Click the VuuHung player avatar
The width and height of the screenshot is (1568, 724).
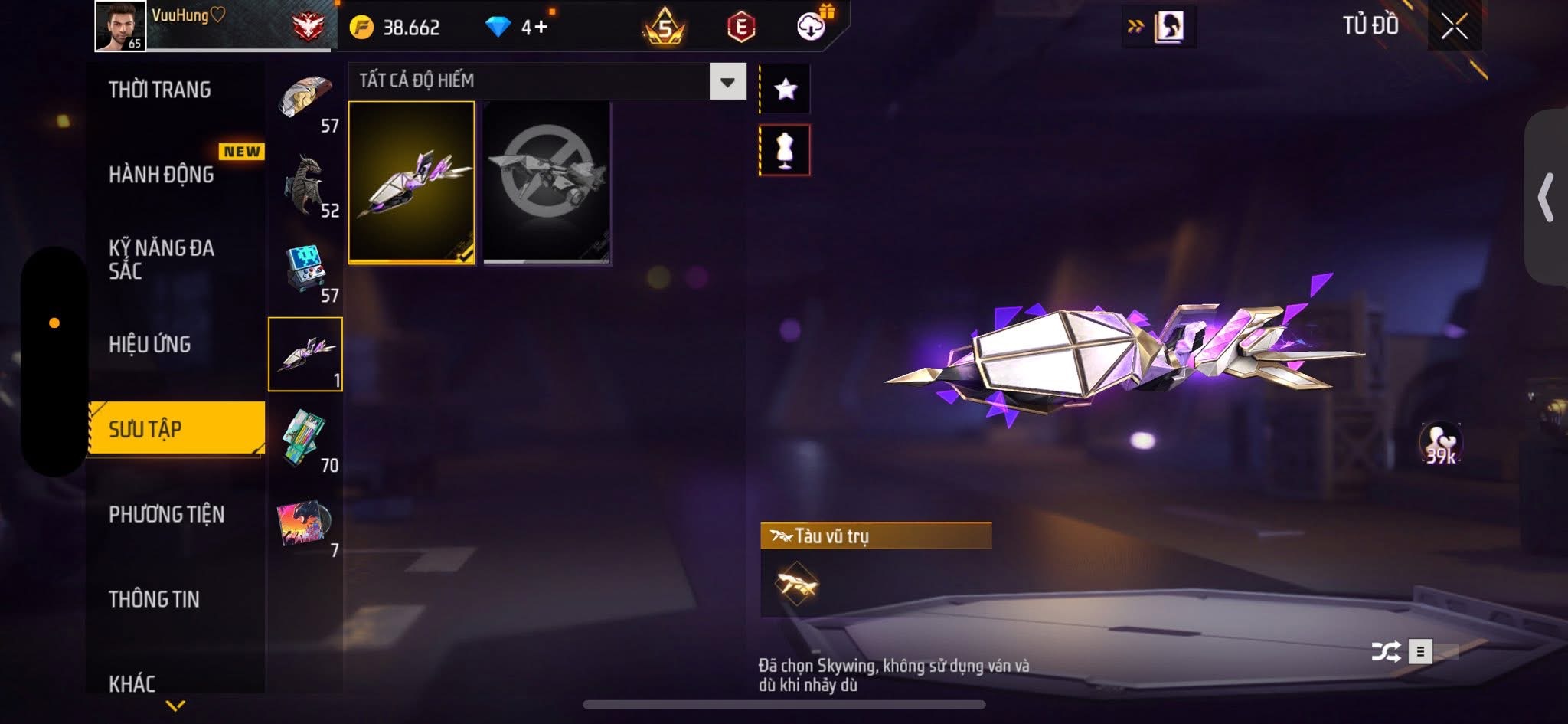coord(120,26)
